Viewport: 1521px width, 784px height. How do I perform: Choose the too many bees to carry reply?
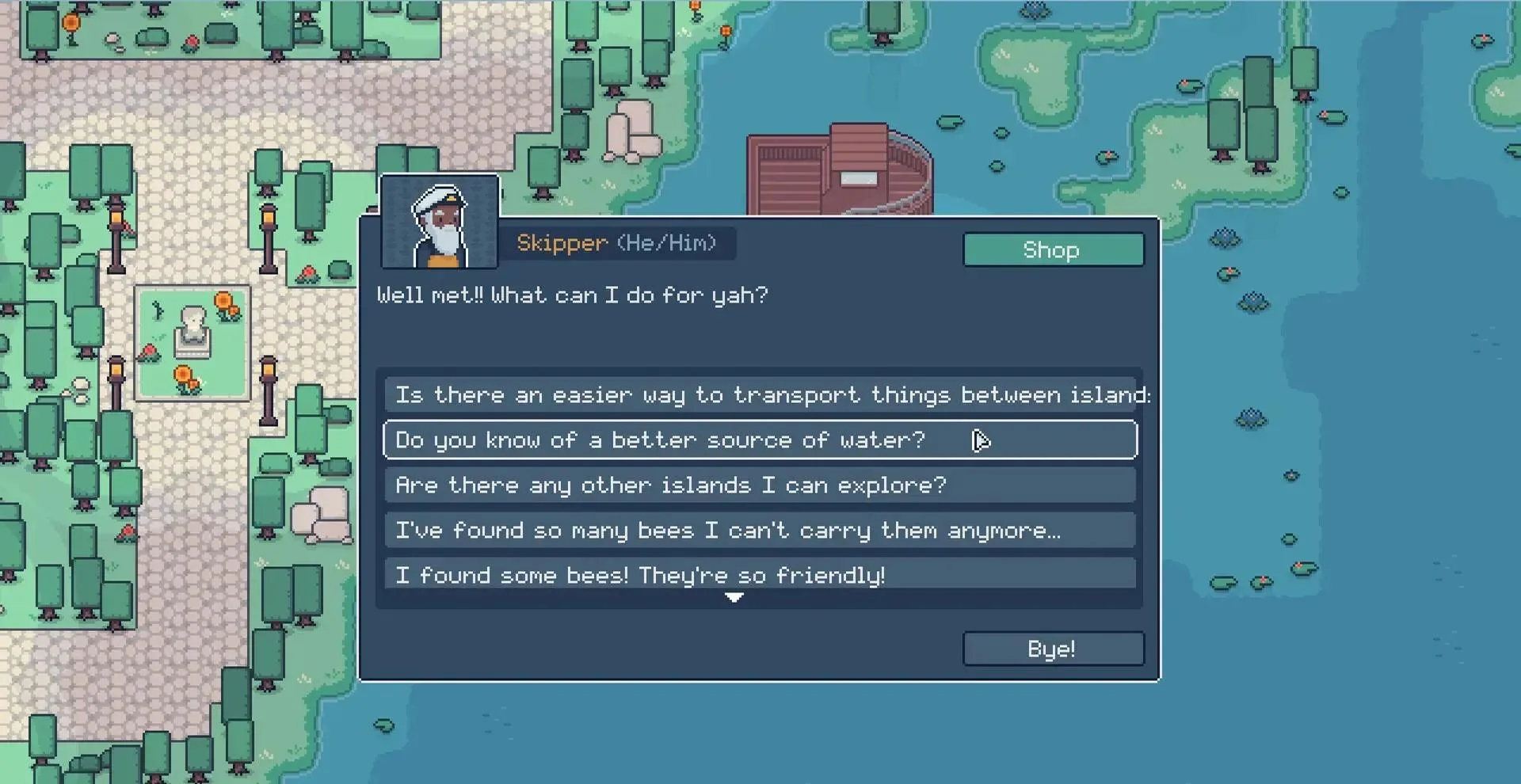pyautogui.click(x=760, y=531)
